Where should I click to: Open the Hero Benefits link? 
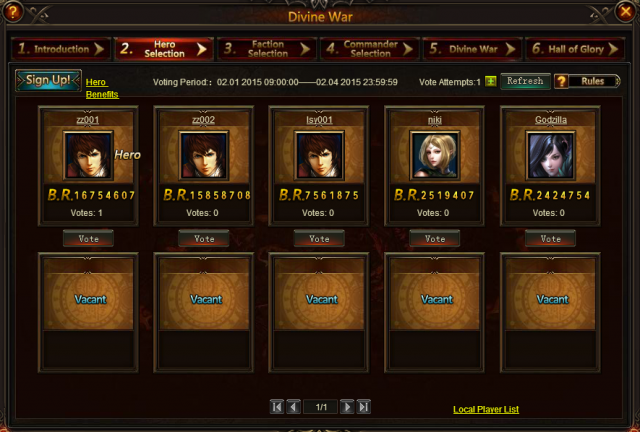[102, 88]
